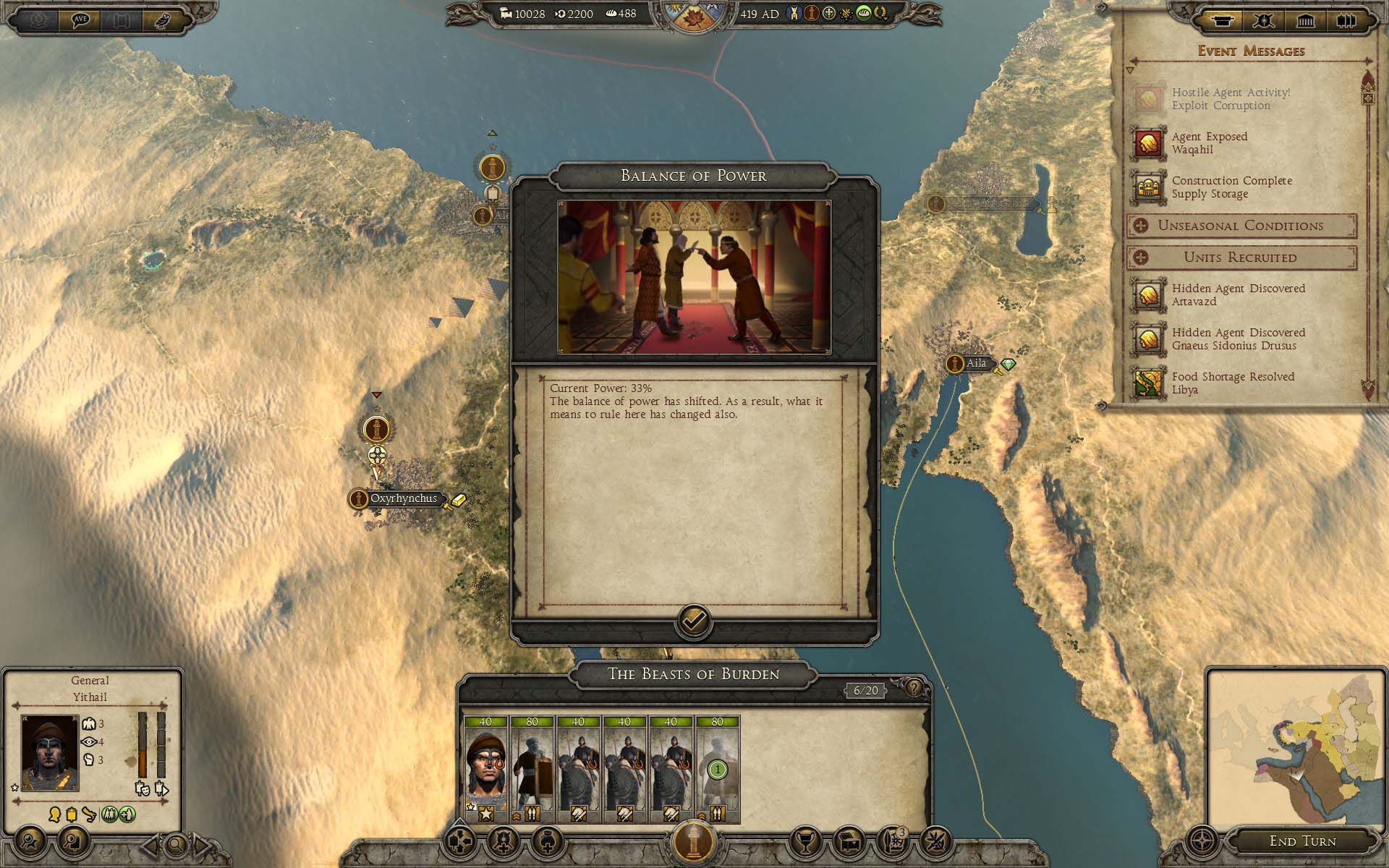1389x868 pixels.
Task: Open the advisor speech bubble button
Action: (x=80, y=20)
